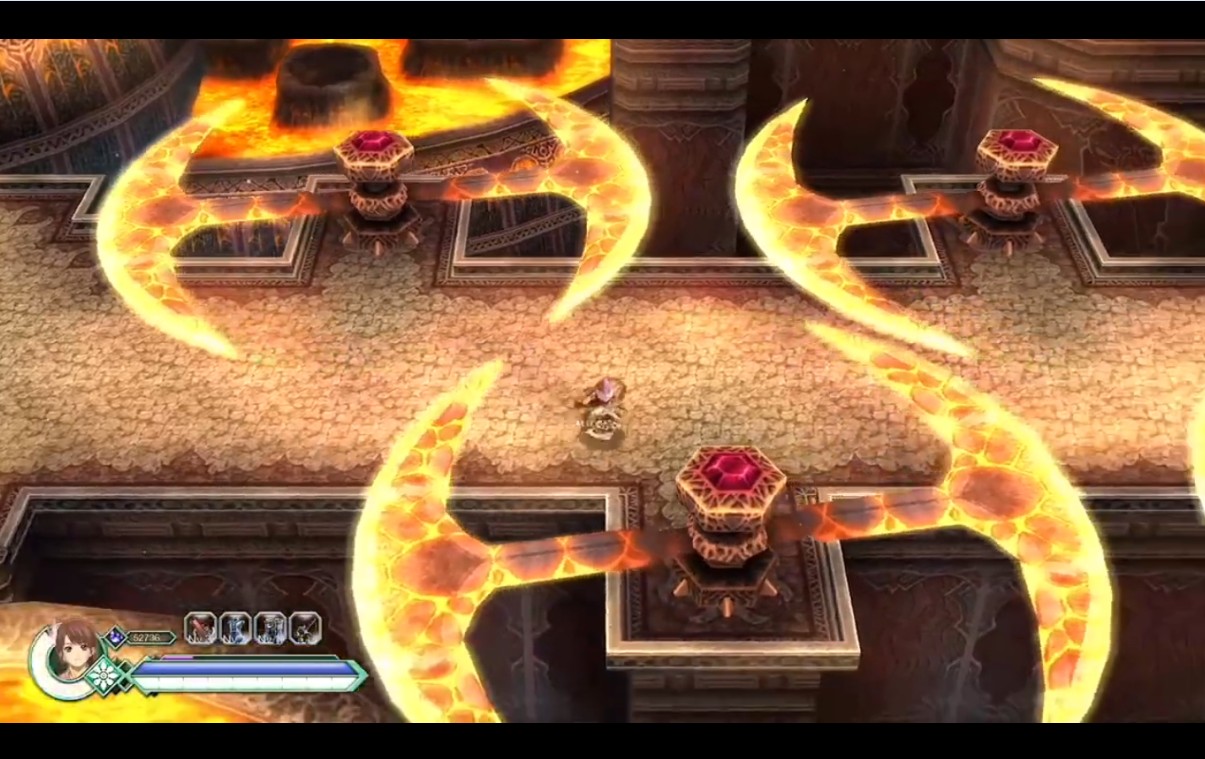Screen dimensions: 1205x759
Task: Select the white flower emblem beside the portrait
Action: (105, 676)
